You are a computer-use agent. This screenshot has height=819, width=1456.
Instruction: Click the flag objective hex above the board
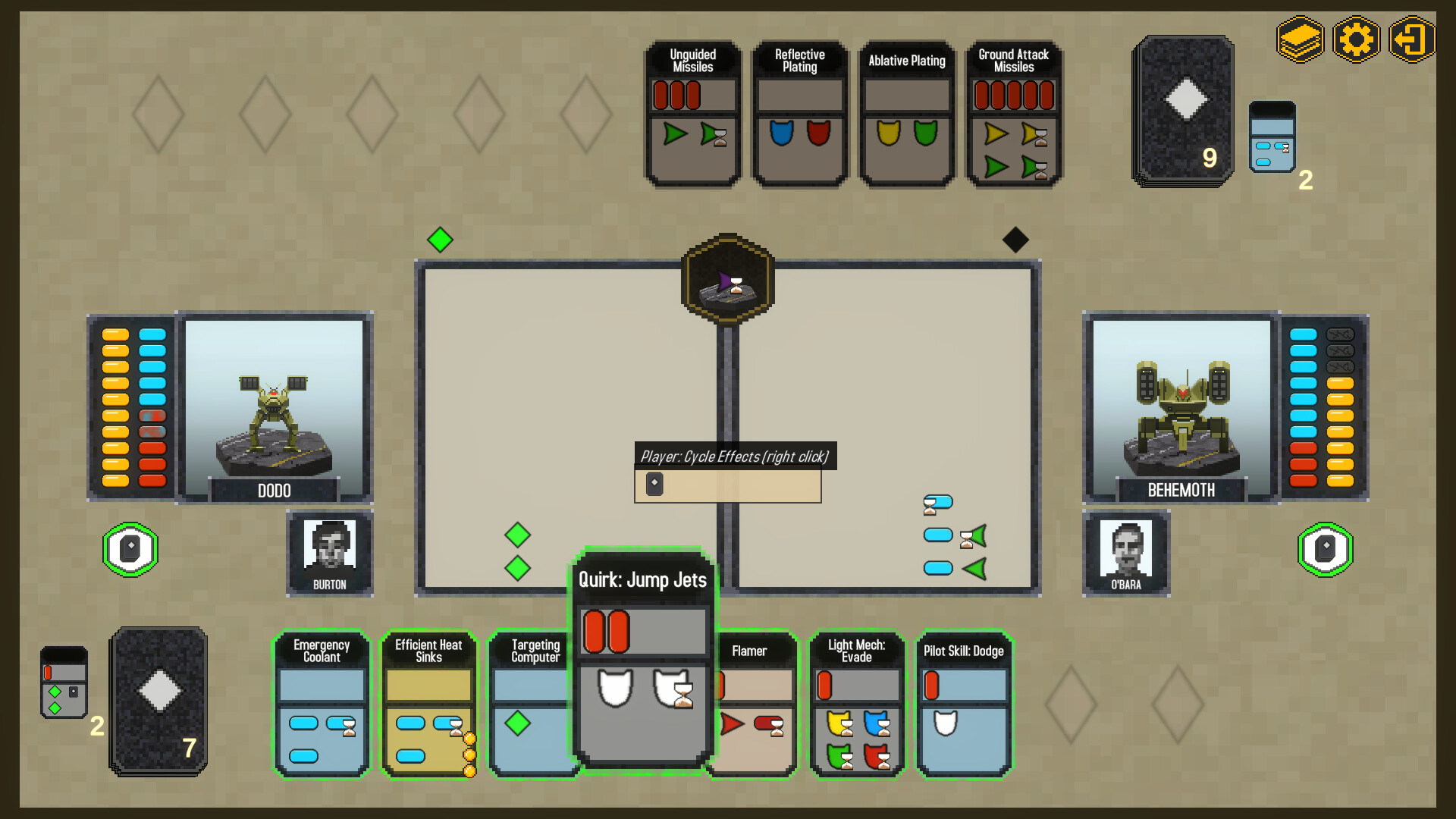[x=727, y=282]
